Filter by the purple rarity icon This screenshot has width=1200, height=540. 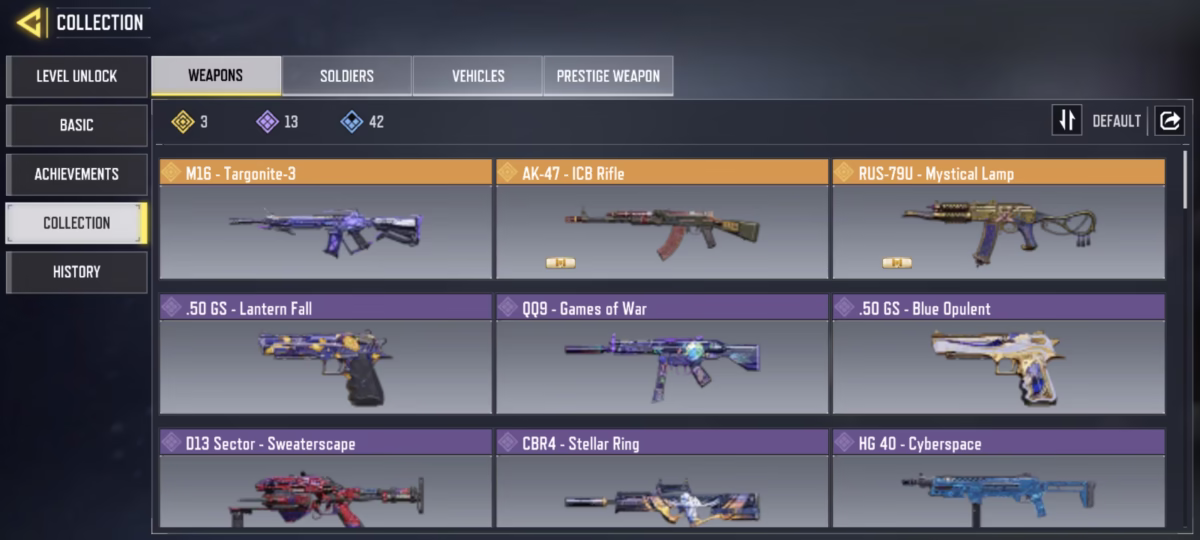[x=267, y=122]
